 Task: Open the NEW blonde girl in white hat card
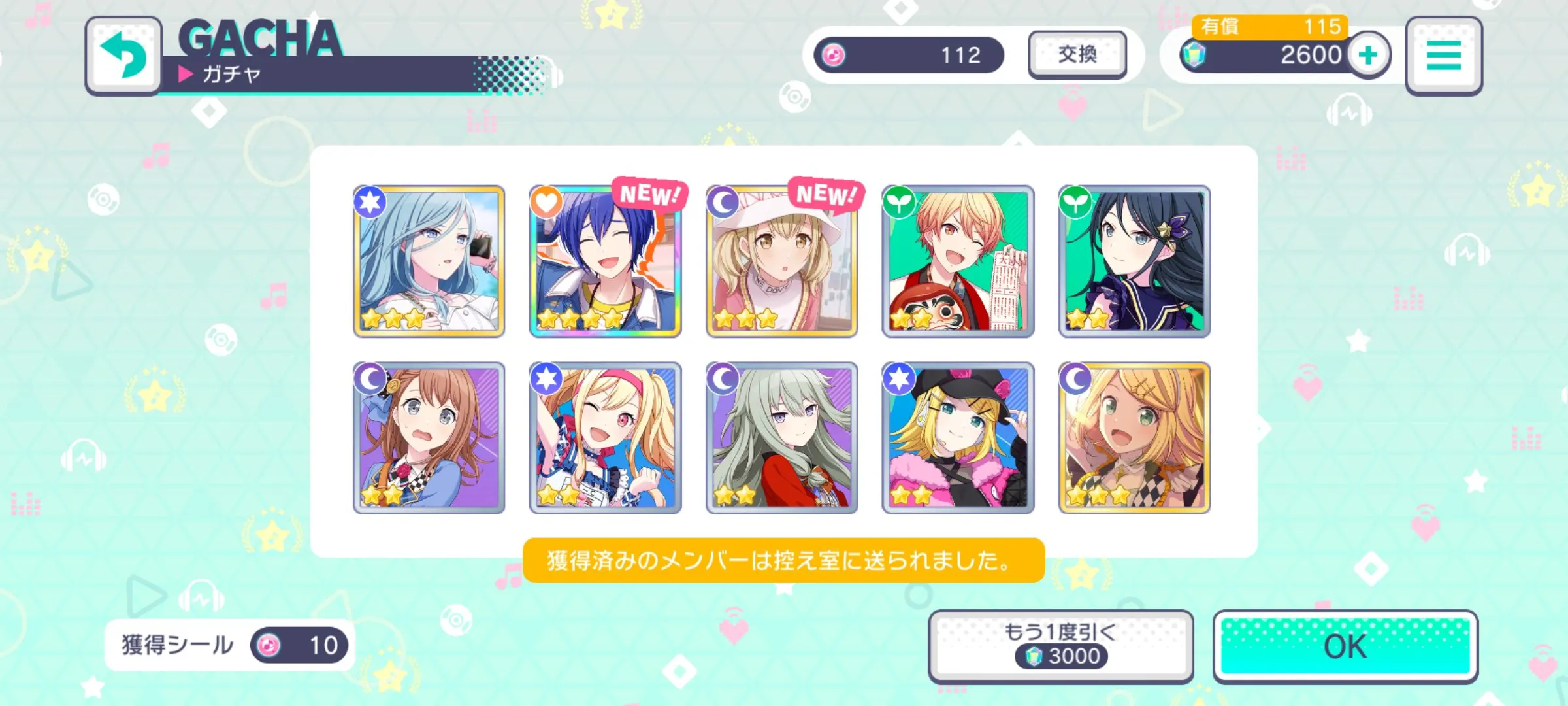coord(781,261)
